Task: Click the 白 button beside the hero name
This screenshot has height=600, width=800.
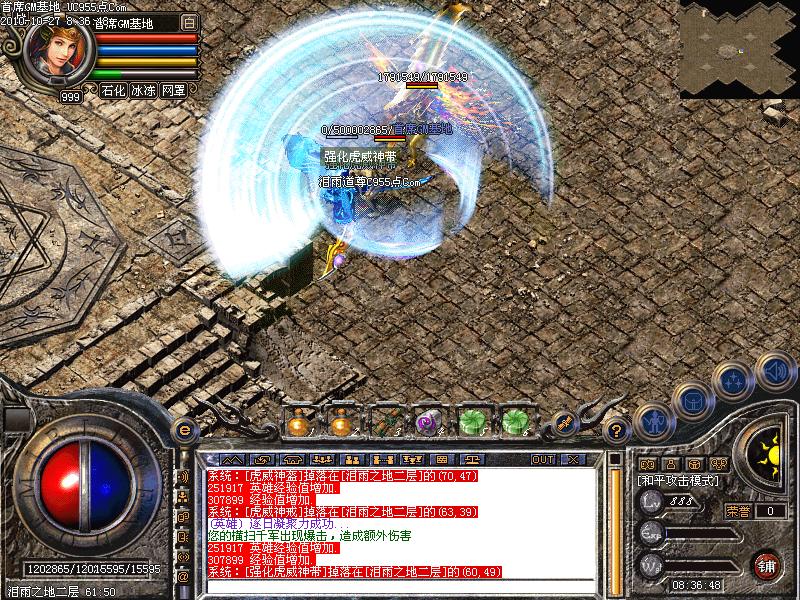Action: coord(190,22)
